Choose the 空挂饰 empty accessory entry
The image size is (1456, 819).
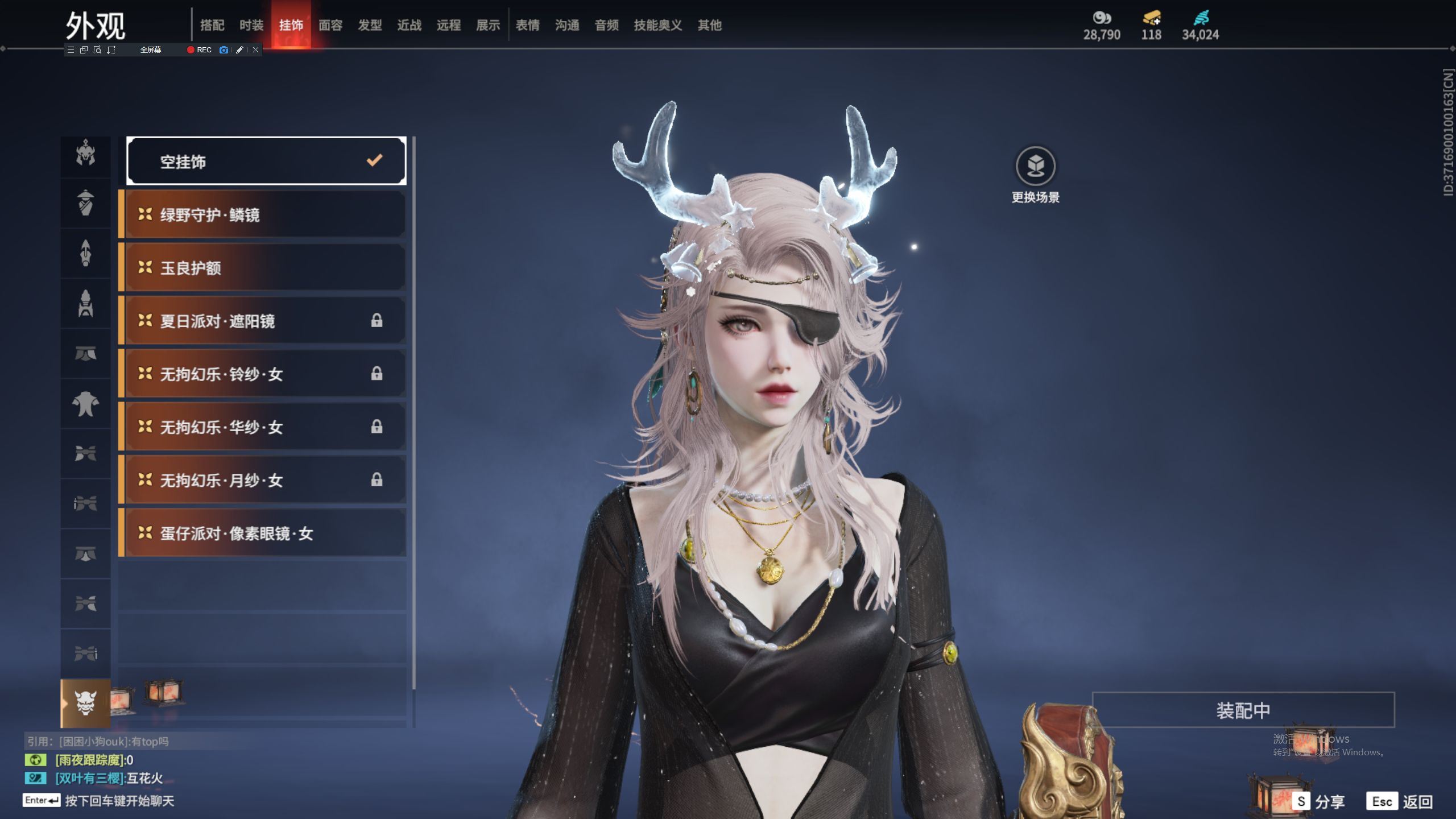[x=266, y=162]
